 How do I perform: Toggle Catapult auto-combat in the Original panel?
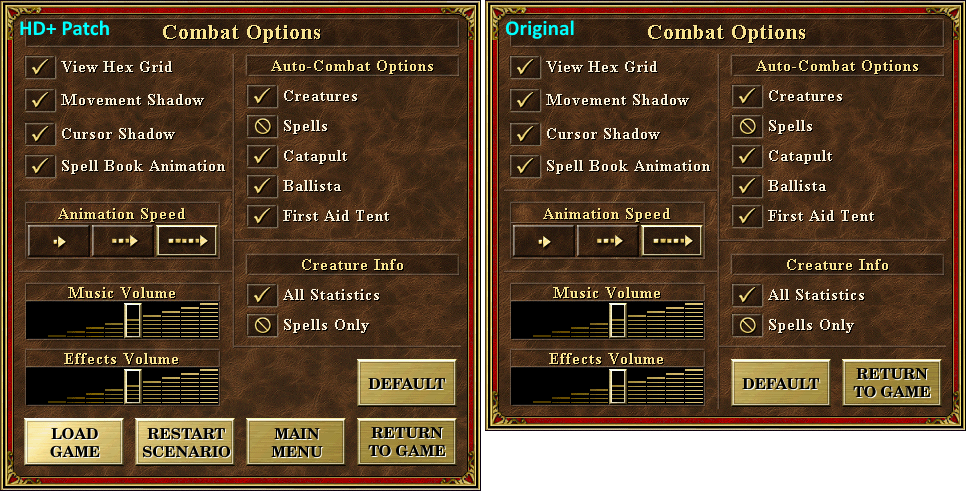coord(748,156)
